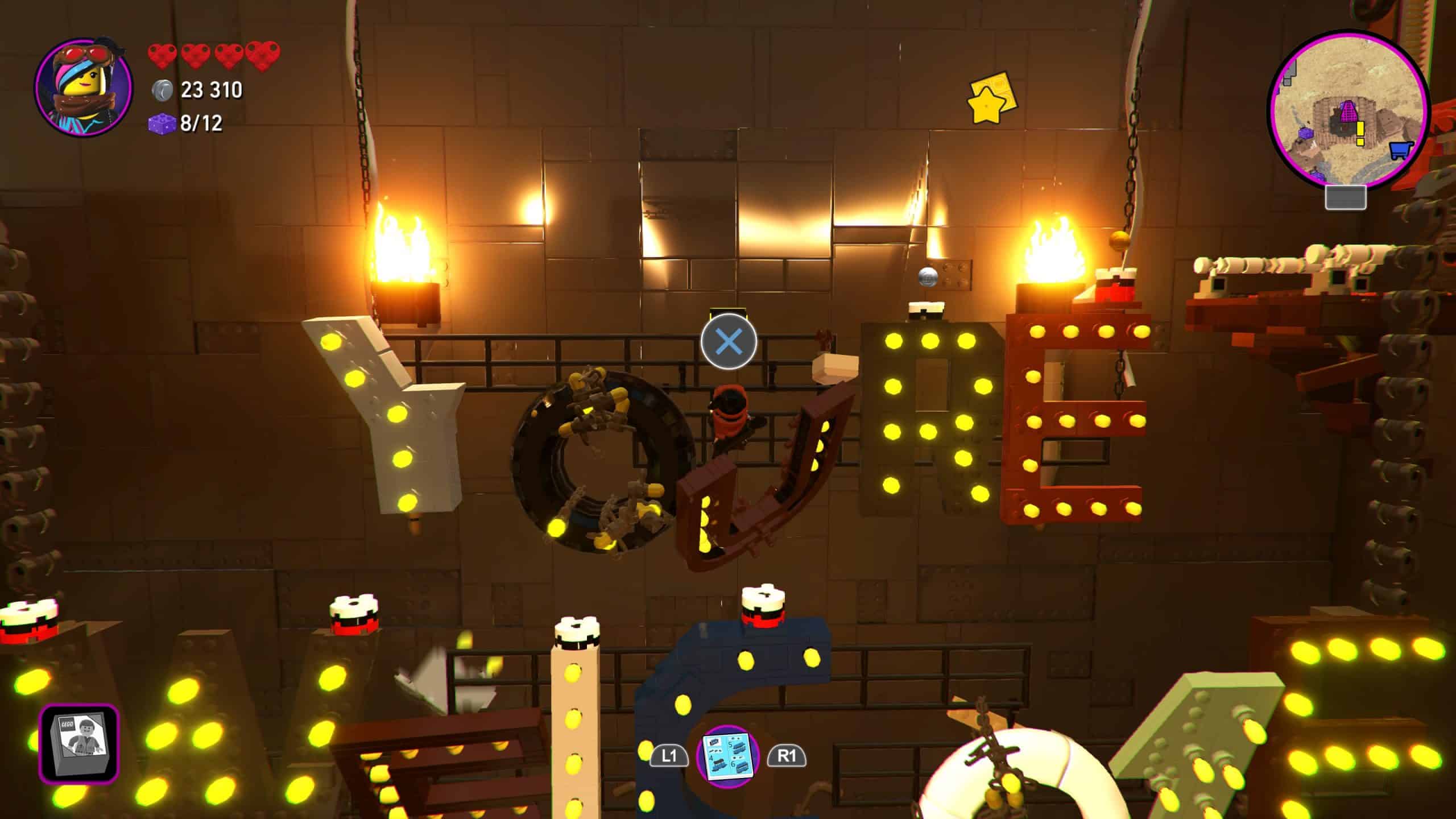Screen dimensions: 1456x819
Task: Click the purple brick marker on minimap
Action: click(1306, 133)
